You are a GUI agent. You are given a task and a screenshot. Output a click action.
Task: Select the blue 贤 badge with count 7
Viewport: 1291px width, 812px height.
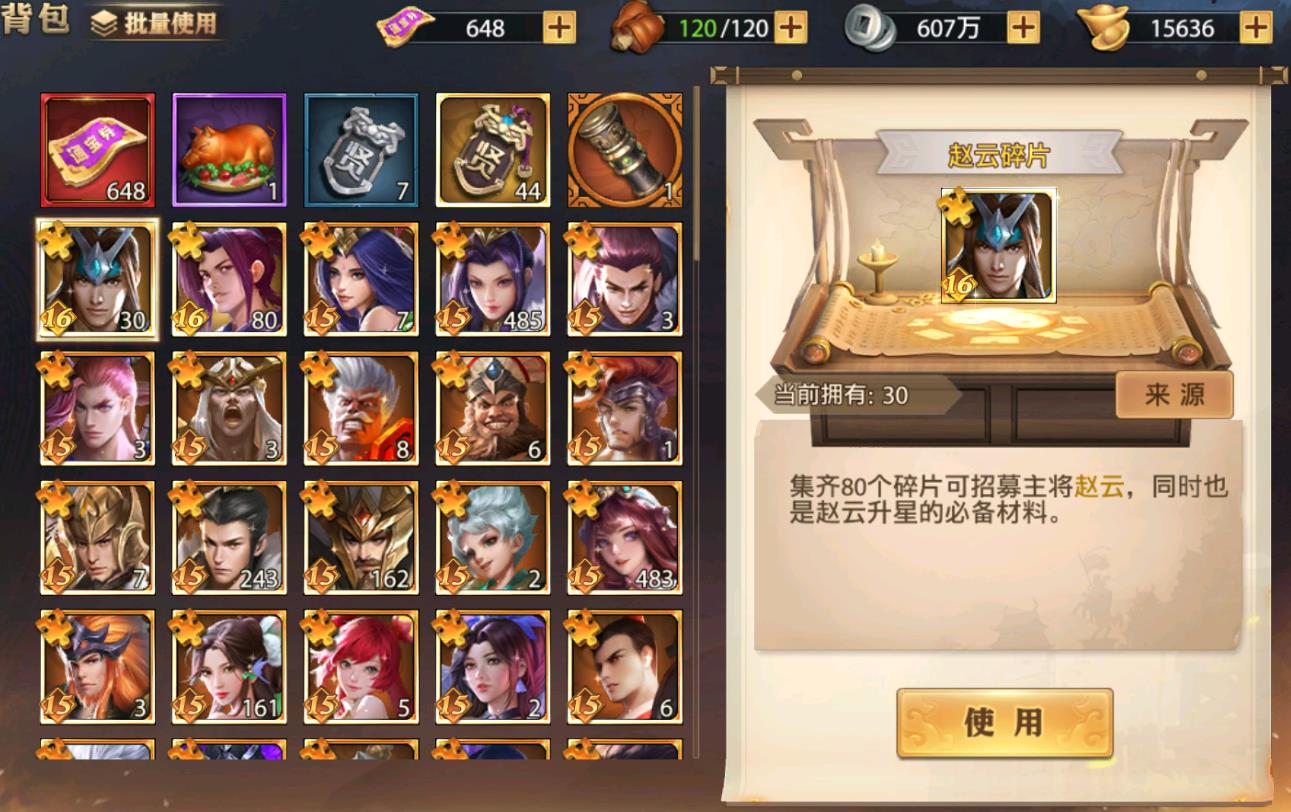pyautogui.click(x=362, y=148)
